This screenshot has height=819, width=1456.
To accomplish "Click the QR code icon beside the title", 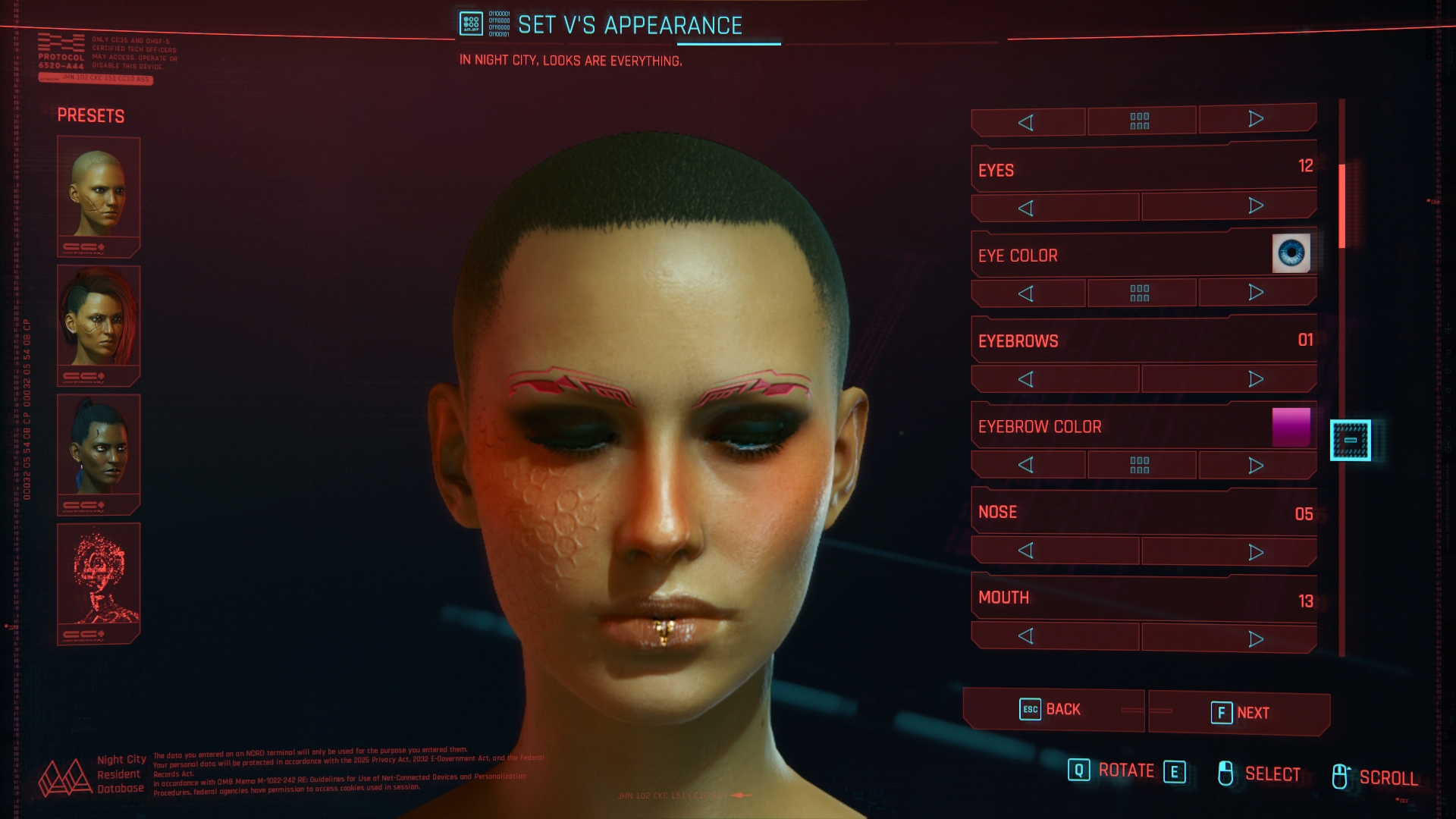I will [472, 23].
